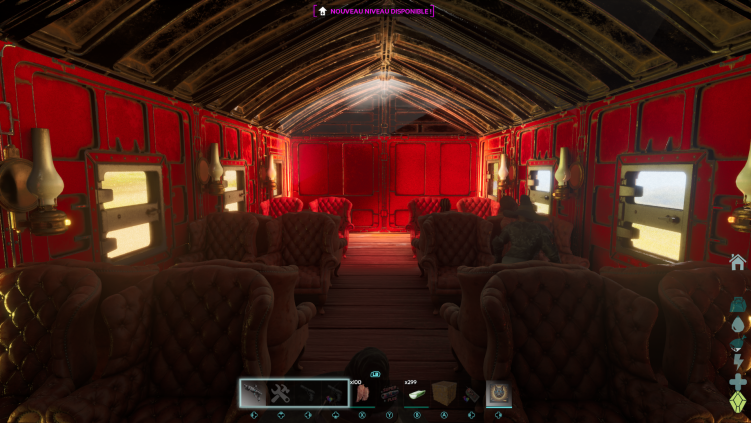The height and width of the screenshot is (423, 751).
Task: Click the health cross status icon
Action: (738, 383)
